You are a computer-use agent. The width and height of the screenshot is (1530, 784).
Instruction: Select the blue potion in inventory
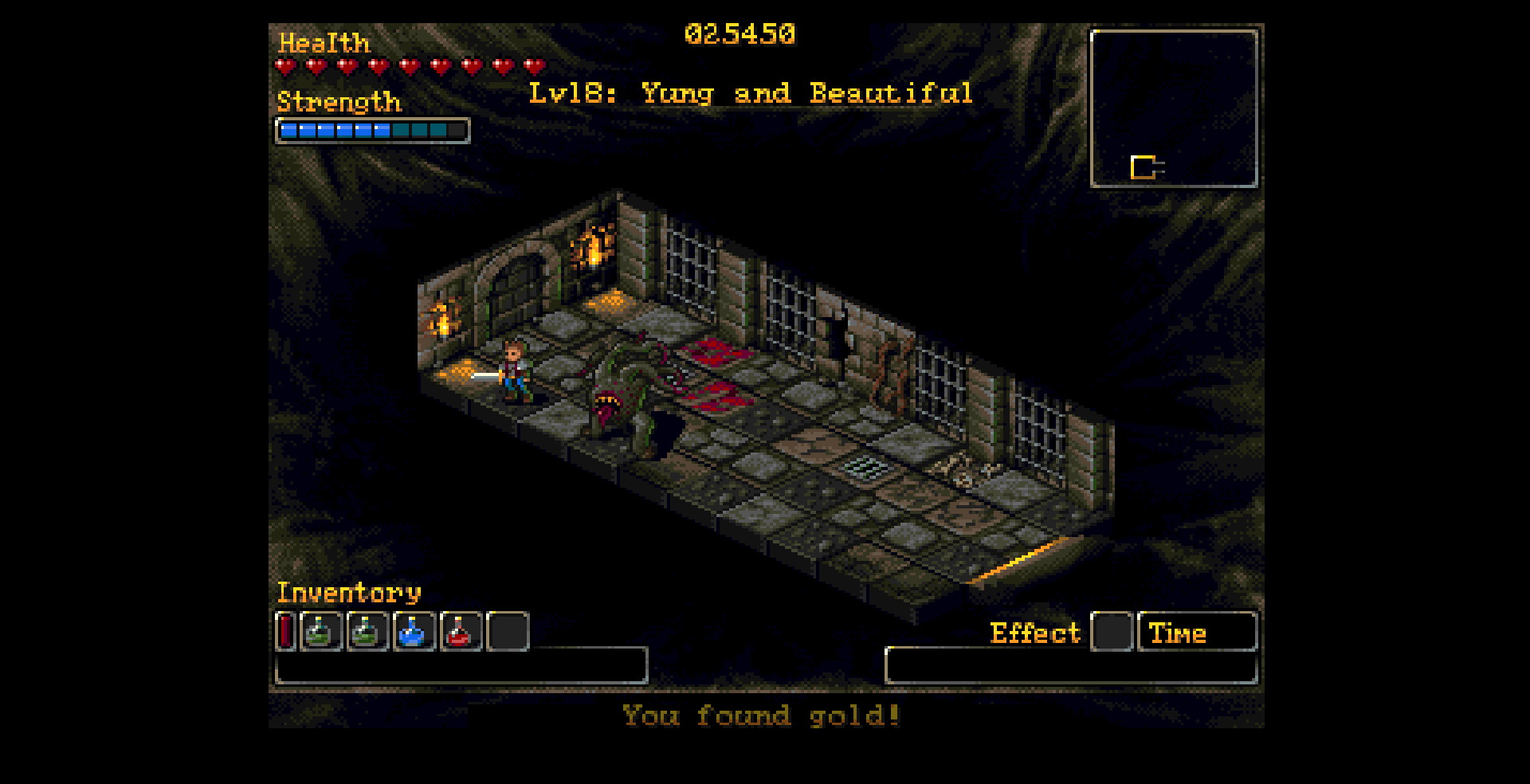[414, 632]
